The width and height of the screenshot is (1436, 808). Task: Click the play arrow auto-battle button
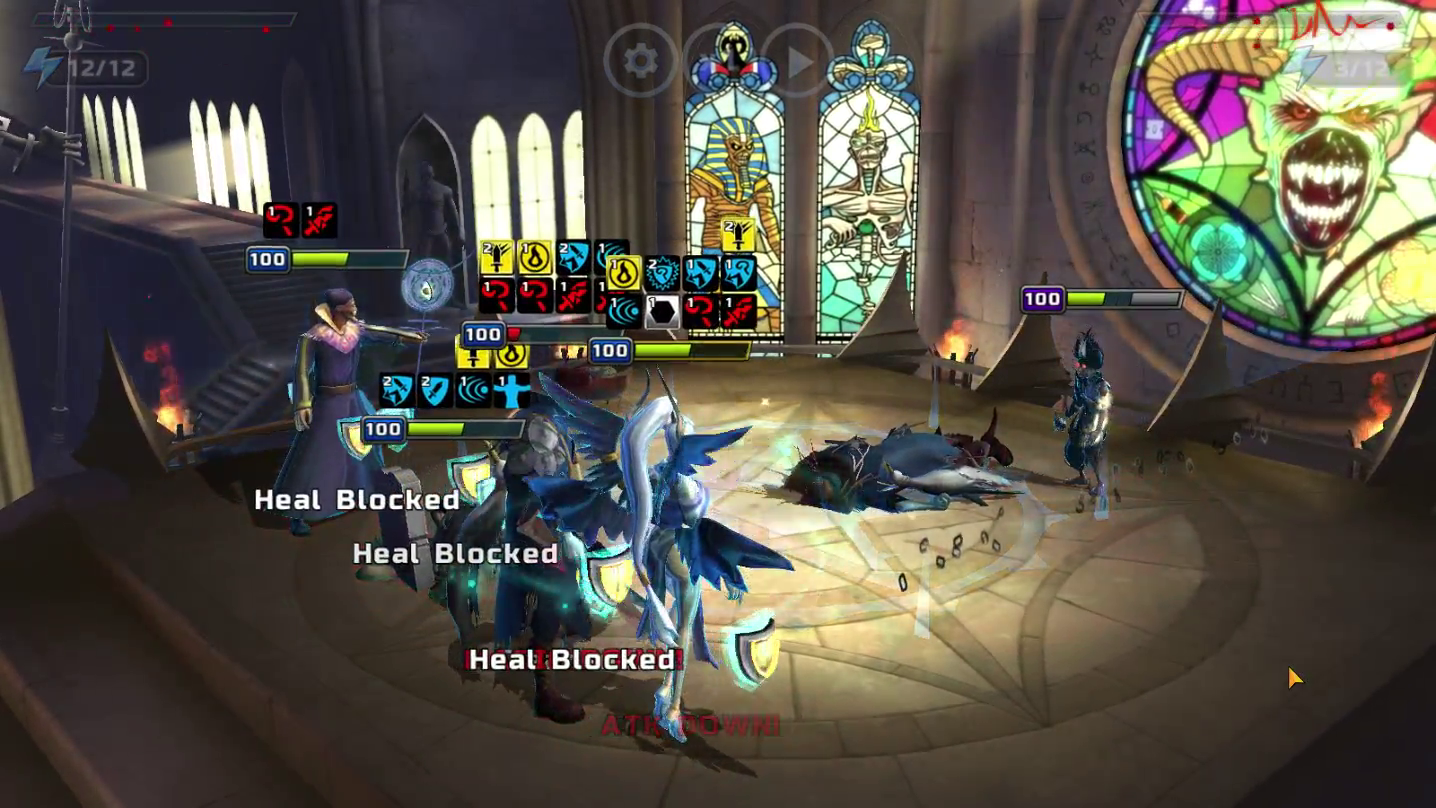[x=798, y=63]
